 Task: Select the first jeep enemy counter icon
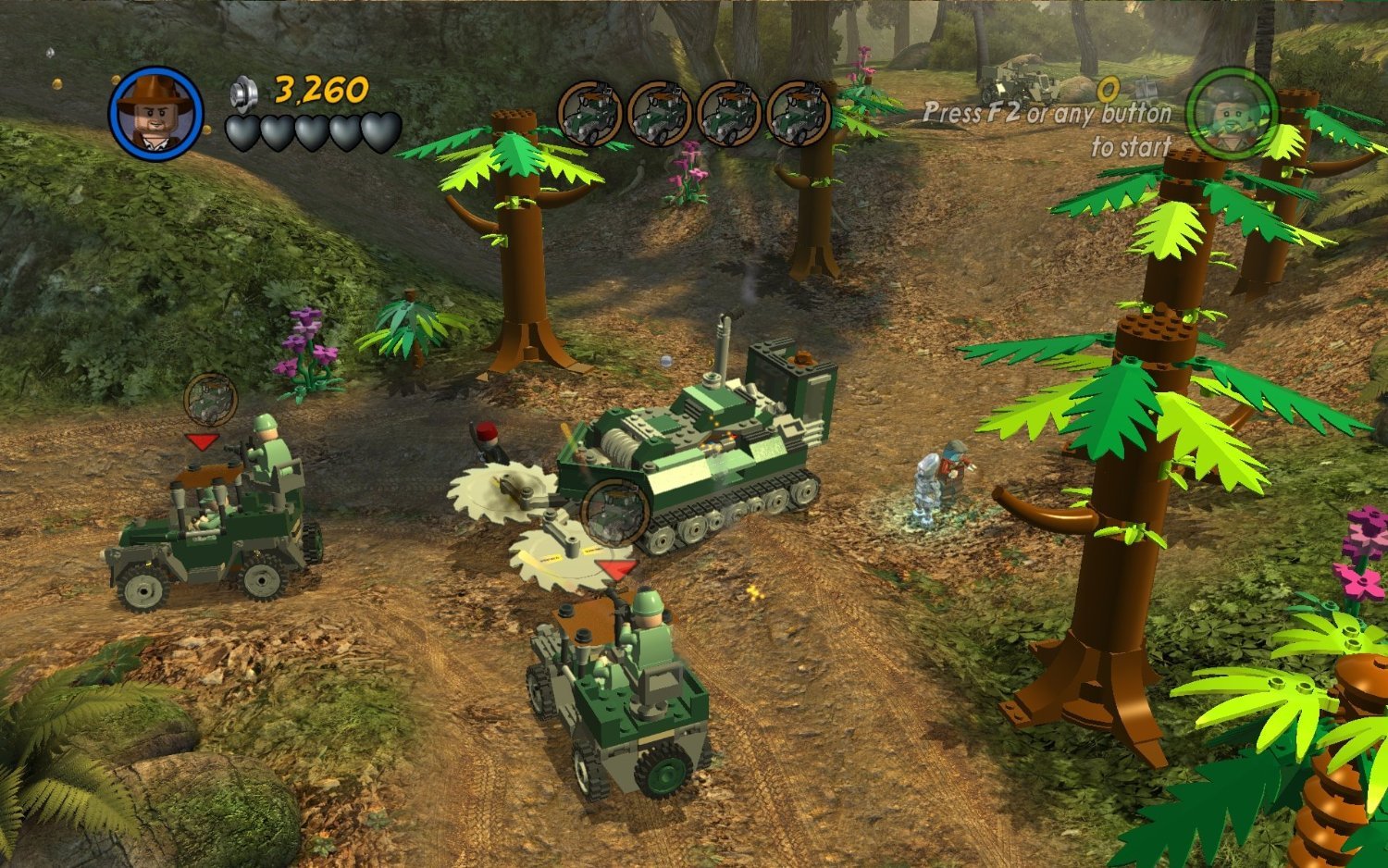coord(590,109)
